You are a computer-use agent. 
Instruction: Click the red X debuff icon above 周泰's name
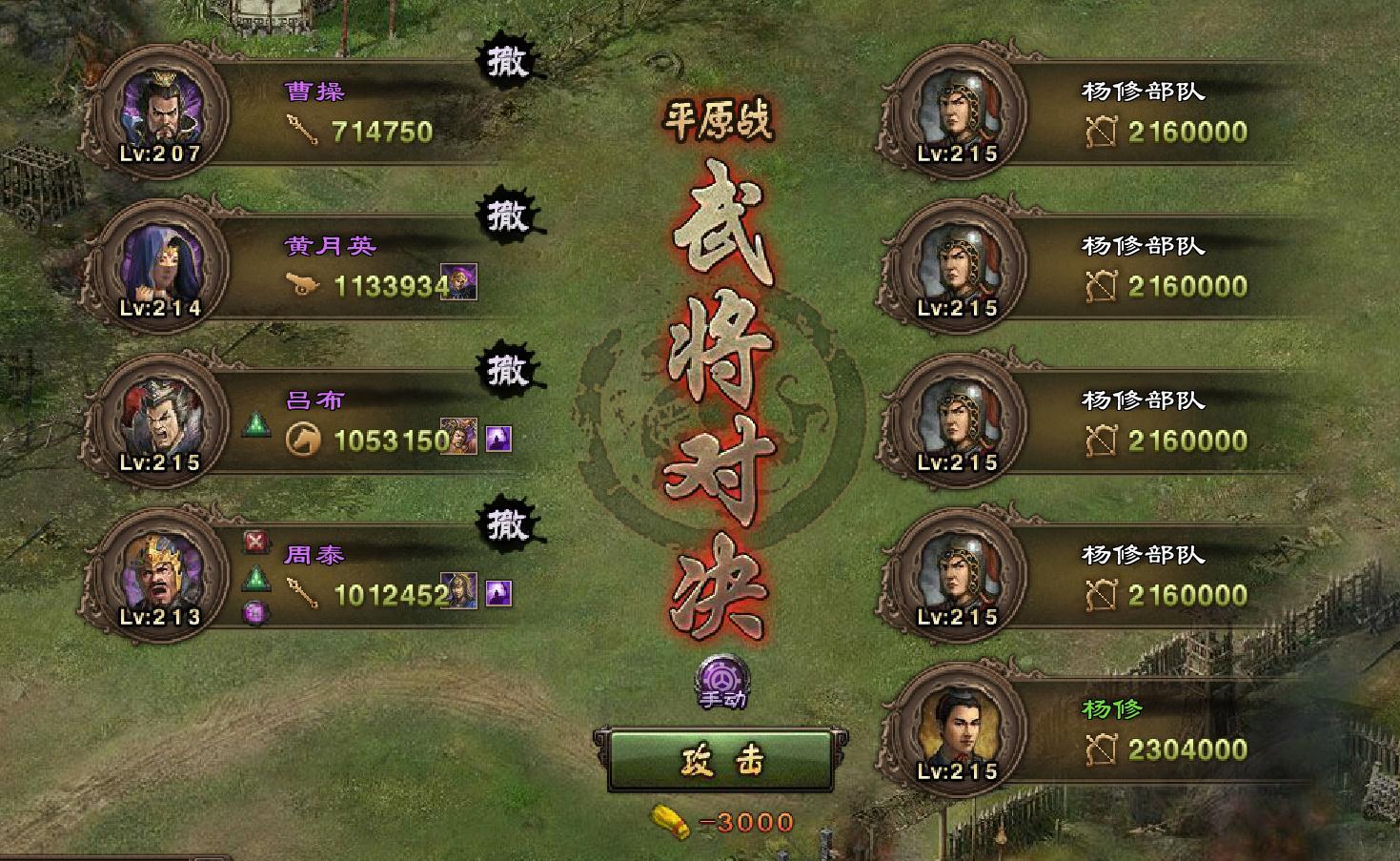pos(254,541)
